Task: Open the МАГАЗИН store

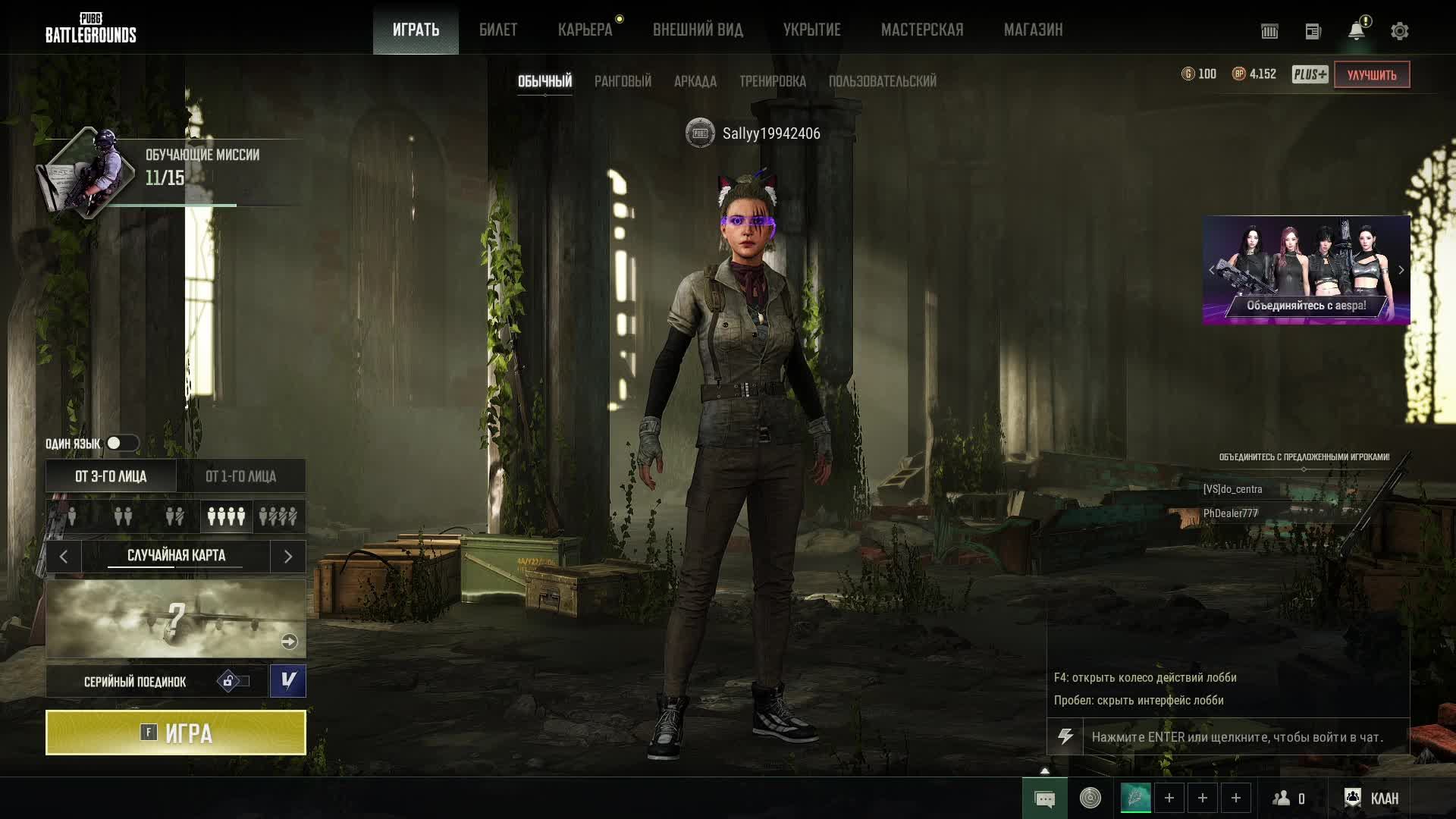Action: coord(1033,30)
